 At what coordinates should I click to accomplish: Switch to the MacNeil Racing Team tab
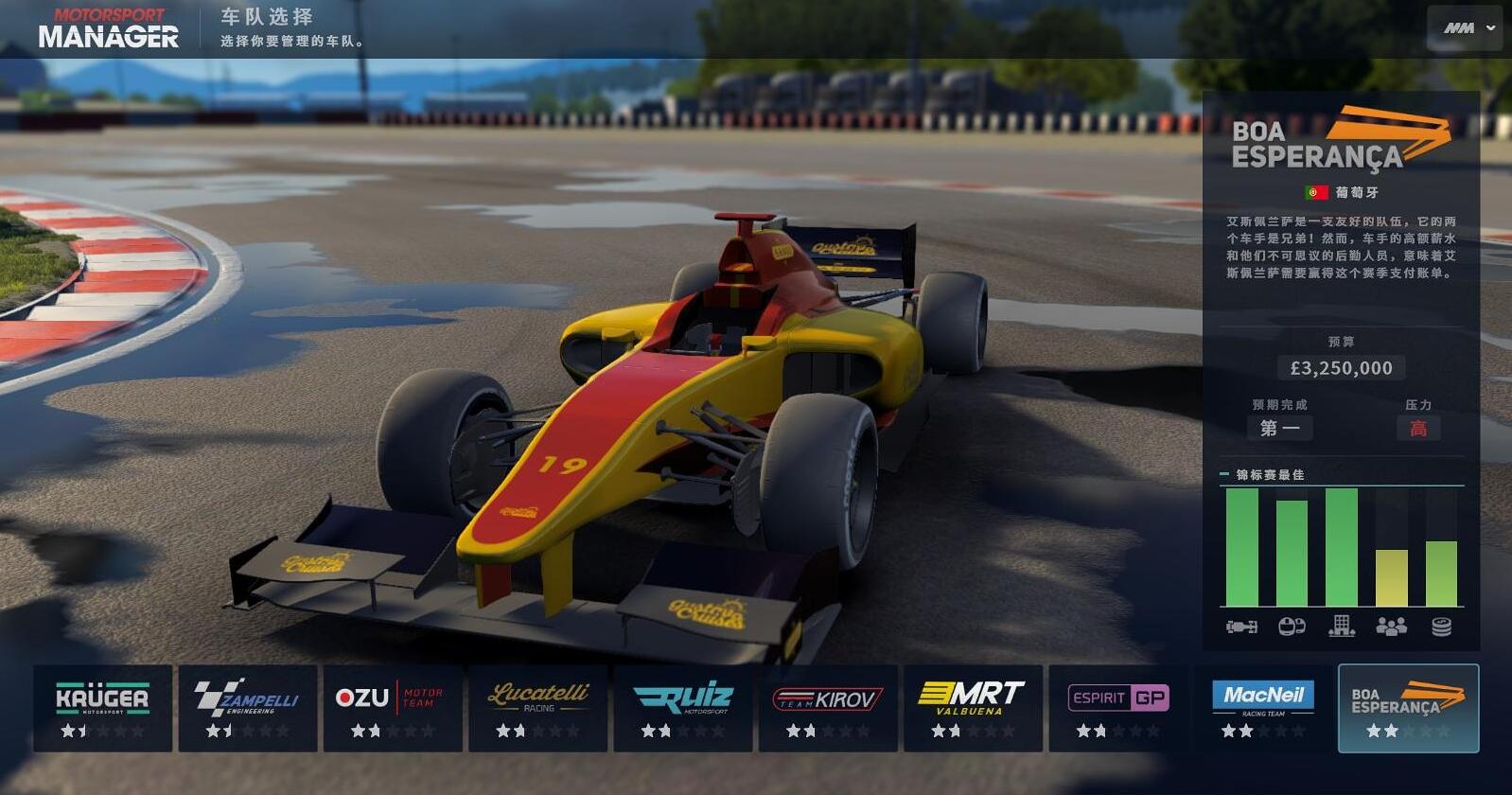pos(1263,708)
